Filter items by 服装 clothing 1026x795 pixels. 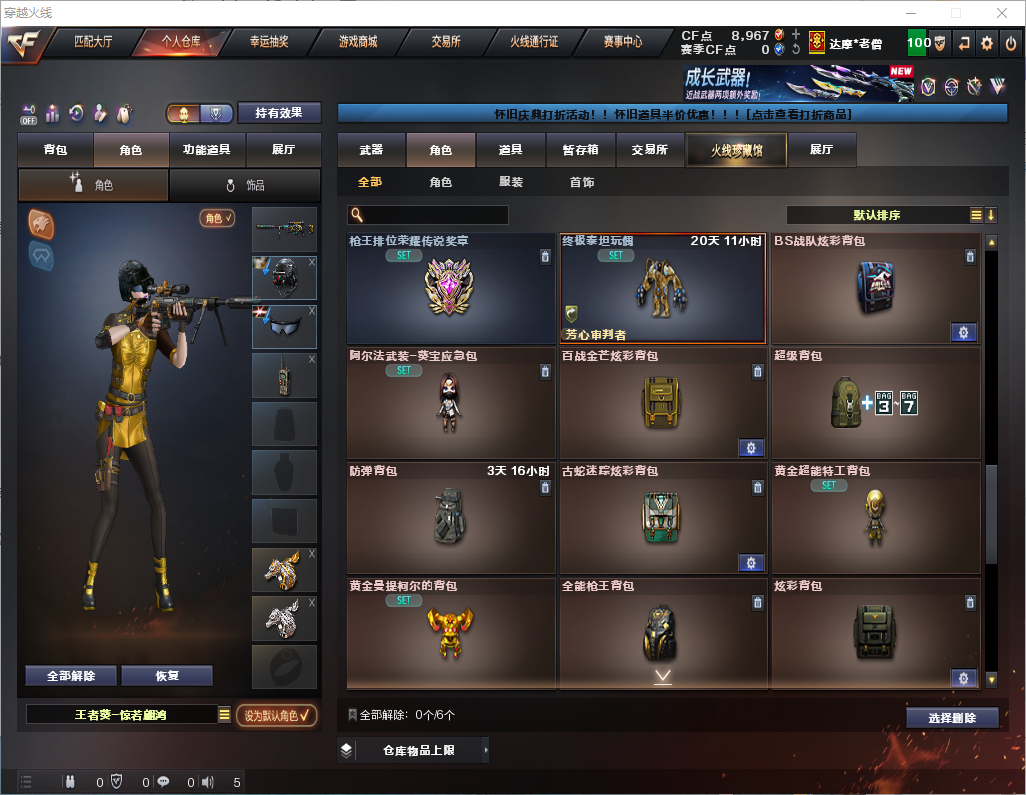click(511, 183)
